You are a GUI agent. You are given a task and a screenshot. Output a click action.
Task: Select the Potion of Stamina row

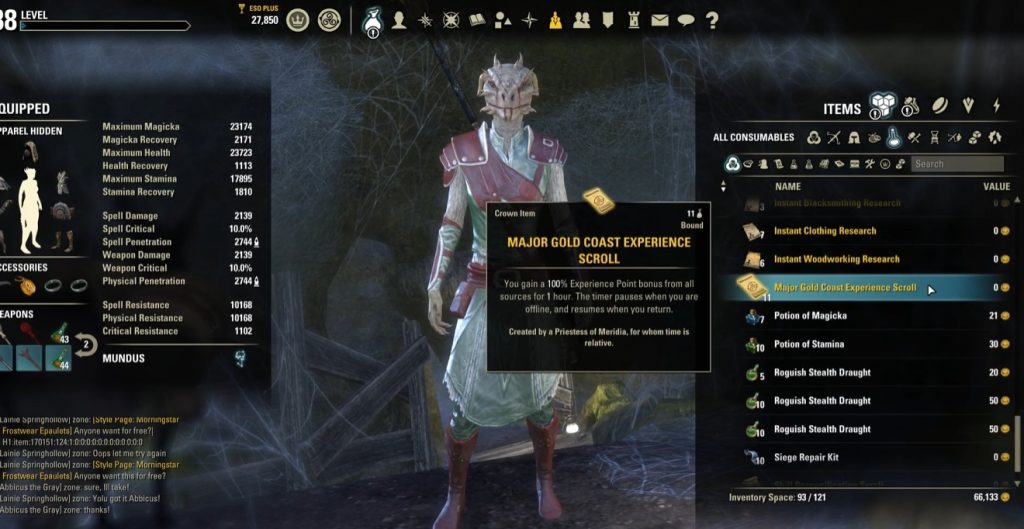(809, 344)
